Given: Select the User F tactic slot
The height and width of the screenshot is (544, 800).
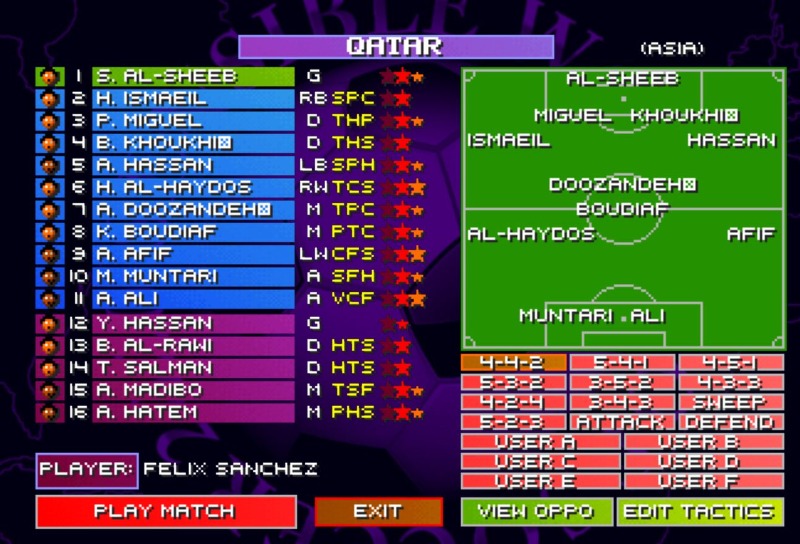Looking at the screenshot, I should 704,481.
